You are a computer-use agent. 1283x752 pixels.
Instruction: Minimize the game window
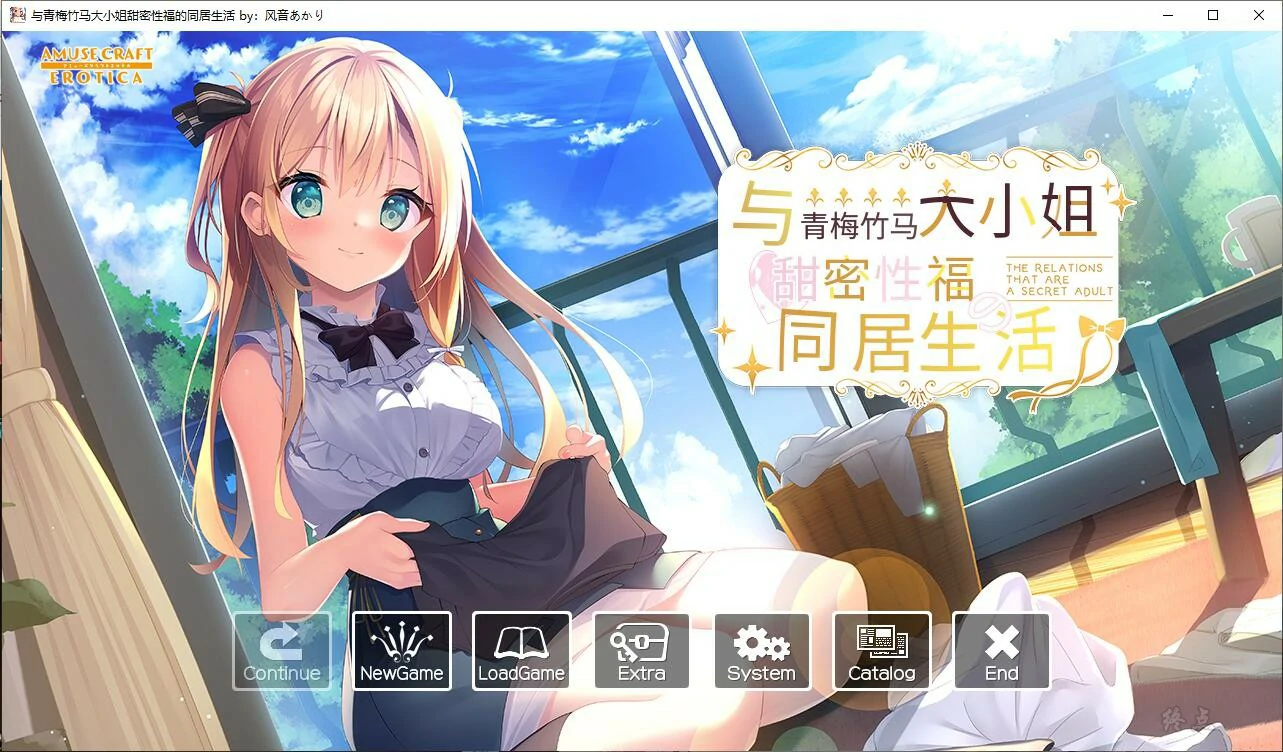point(1168,15)
